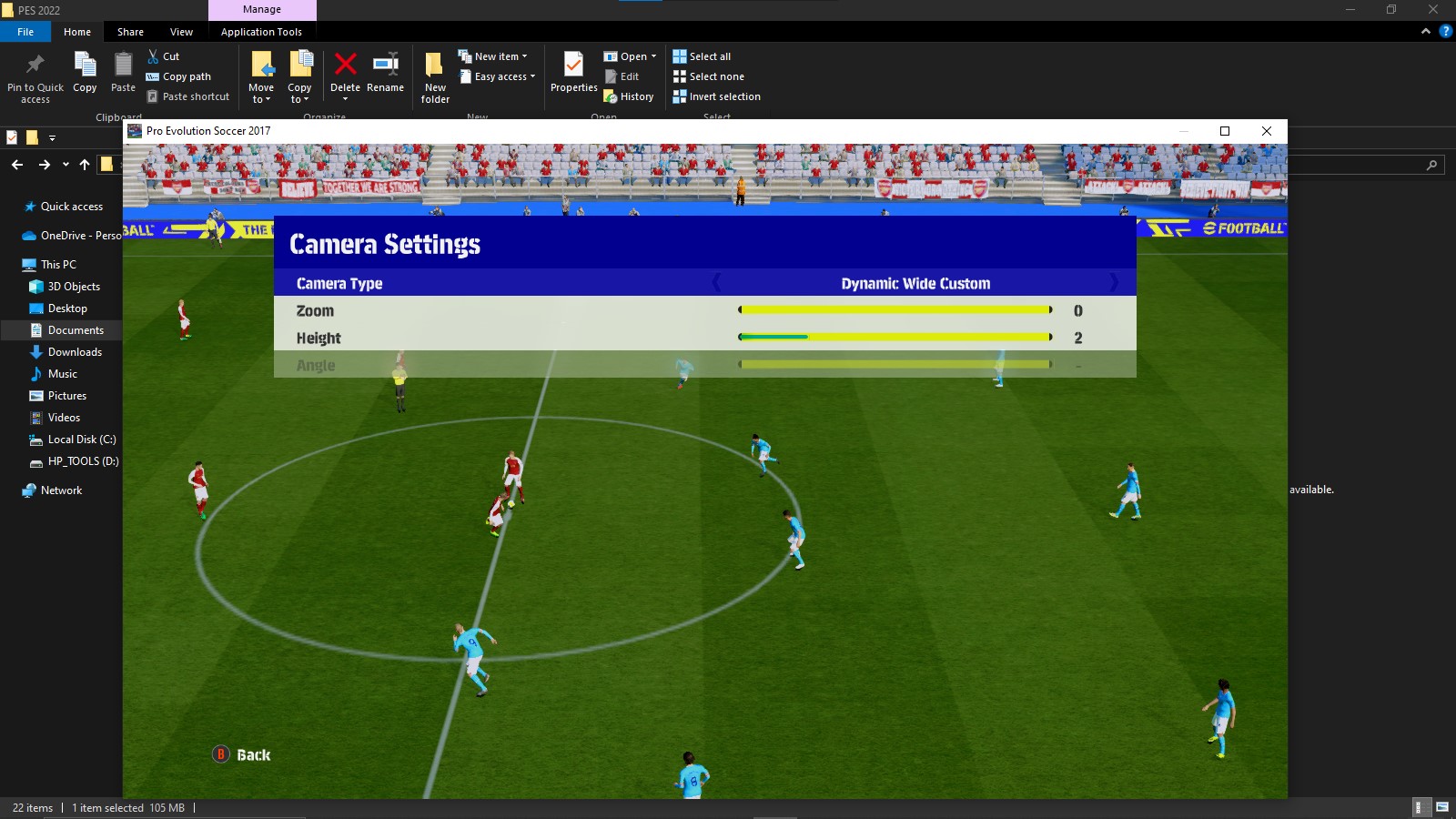Viewport: 1456px width, 819px height.
Task: Select the Zoom setting label
Action: [315, 311]
